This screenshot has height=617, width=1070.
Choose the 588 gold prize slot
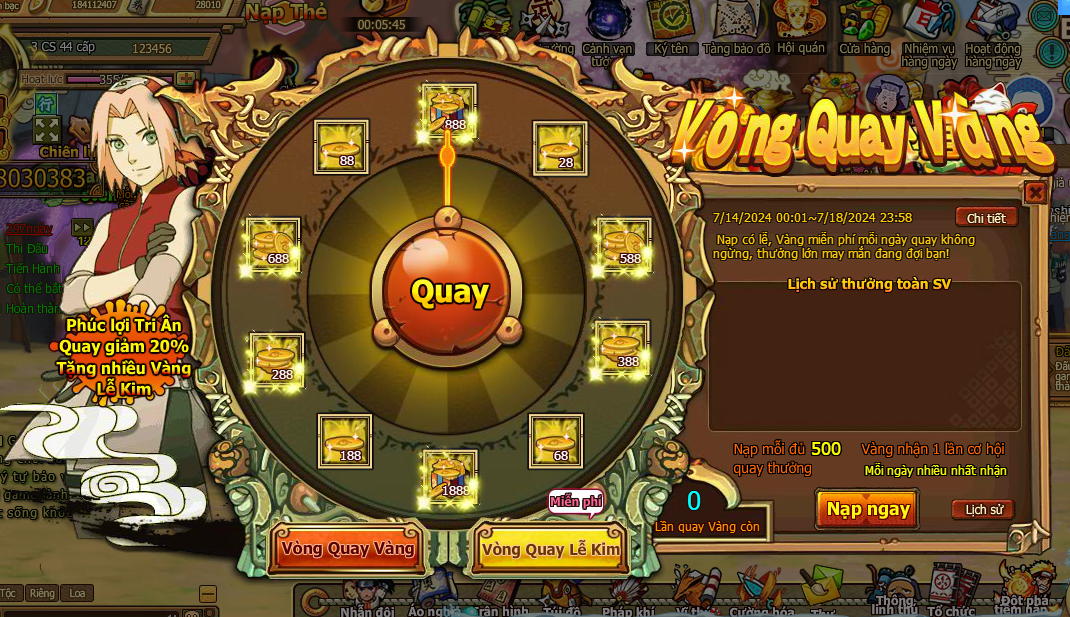coord(624,245)
